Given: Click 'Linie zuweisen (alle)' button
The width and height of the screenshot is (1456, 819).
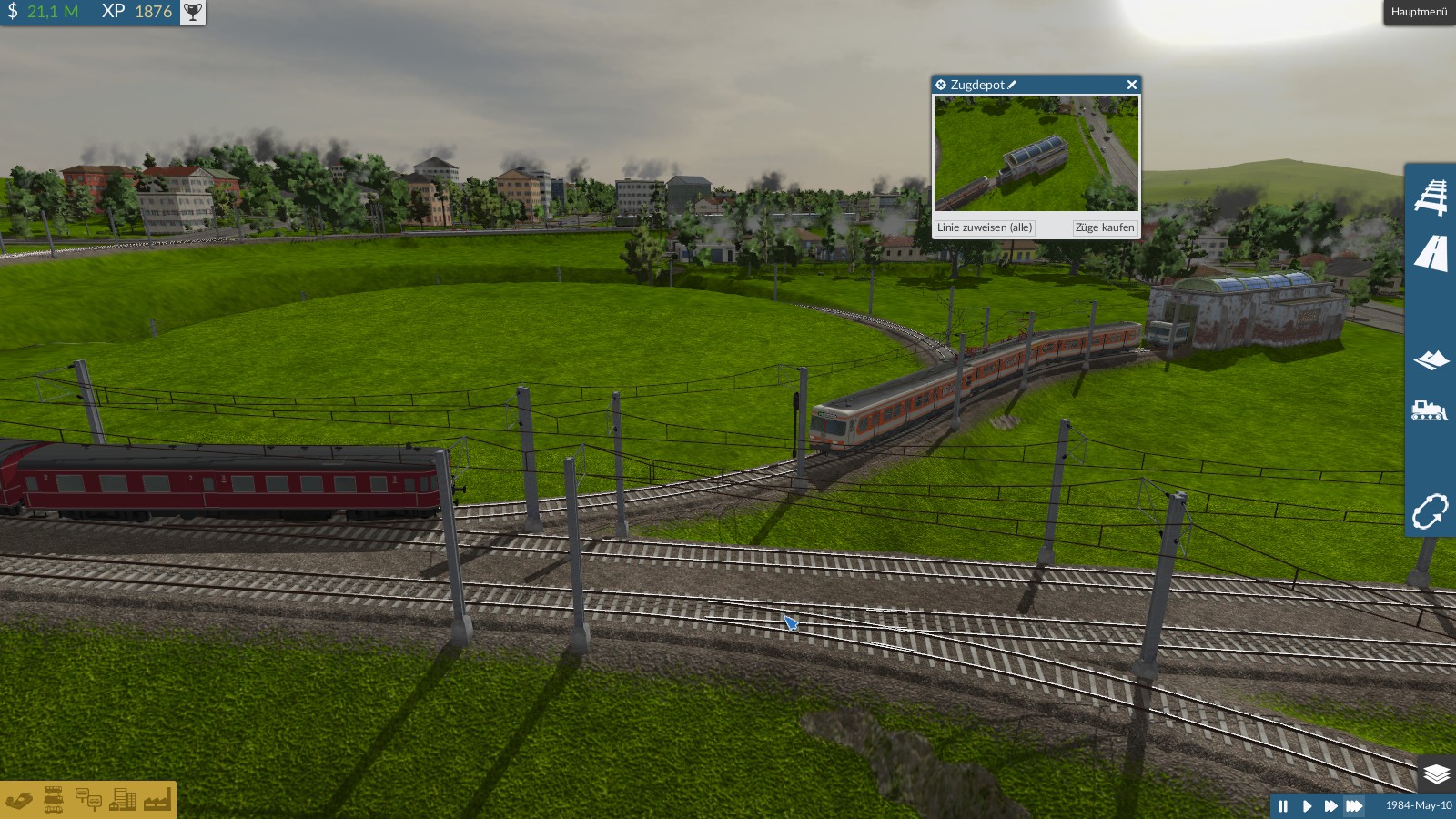Looking at the screenshot, I should point(985,227).
